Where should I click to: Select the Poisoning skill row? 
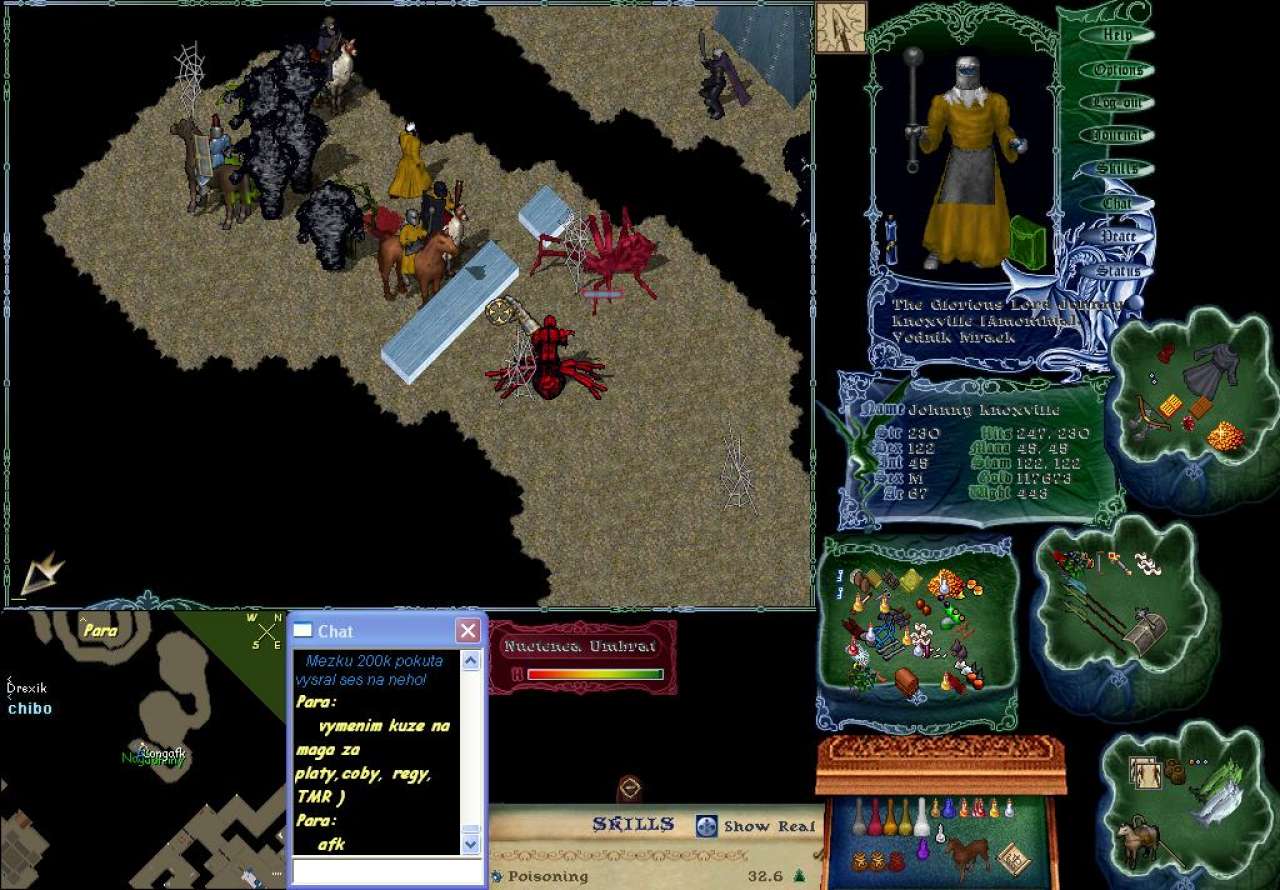click(x=548, y=876)
